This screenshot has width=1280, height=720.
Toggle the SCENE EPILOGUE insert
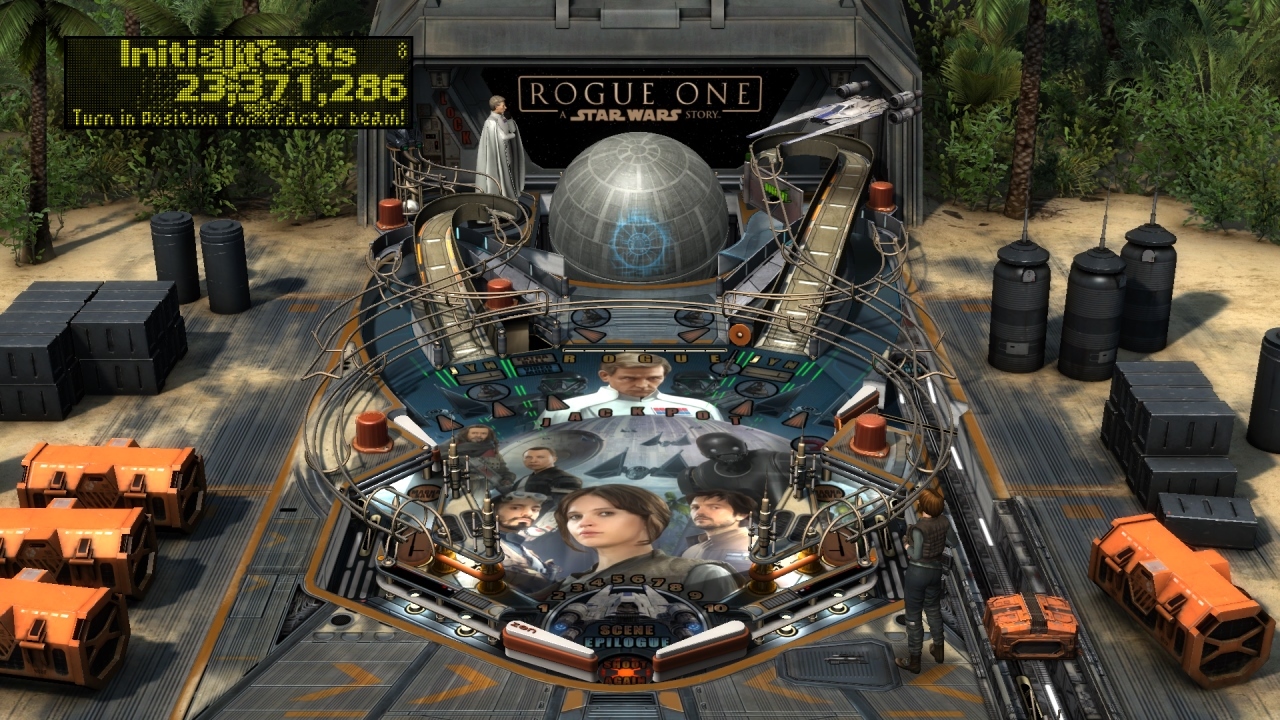point(627,634)
